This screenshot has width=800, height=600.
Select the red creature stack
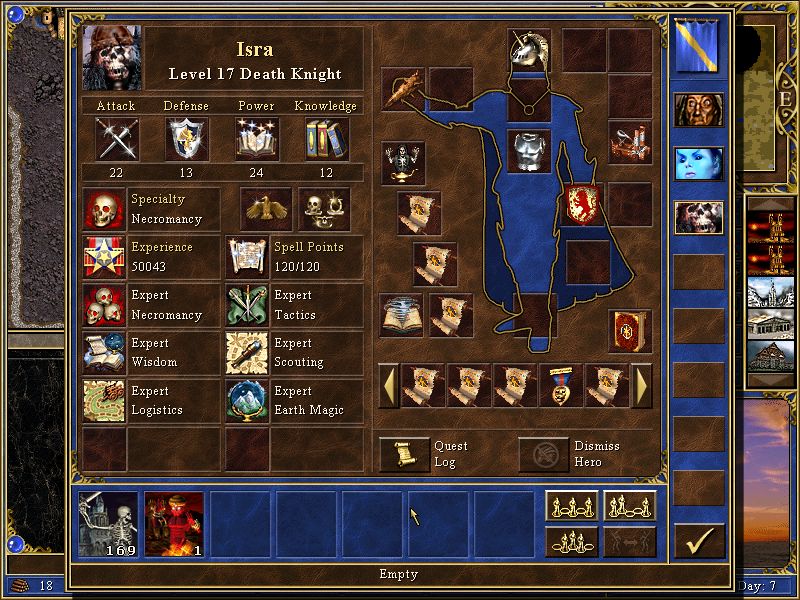(x=174, y=523)
